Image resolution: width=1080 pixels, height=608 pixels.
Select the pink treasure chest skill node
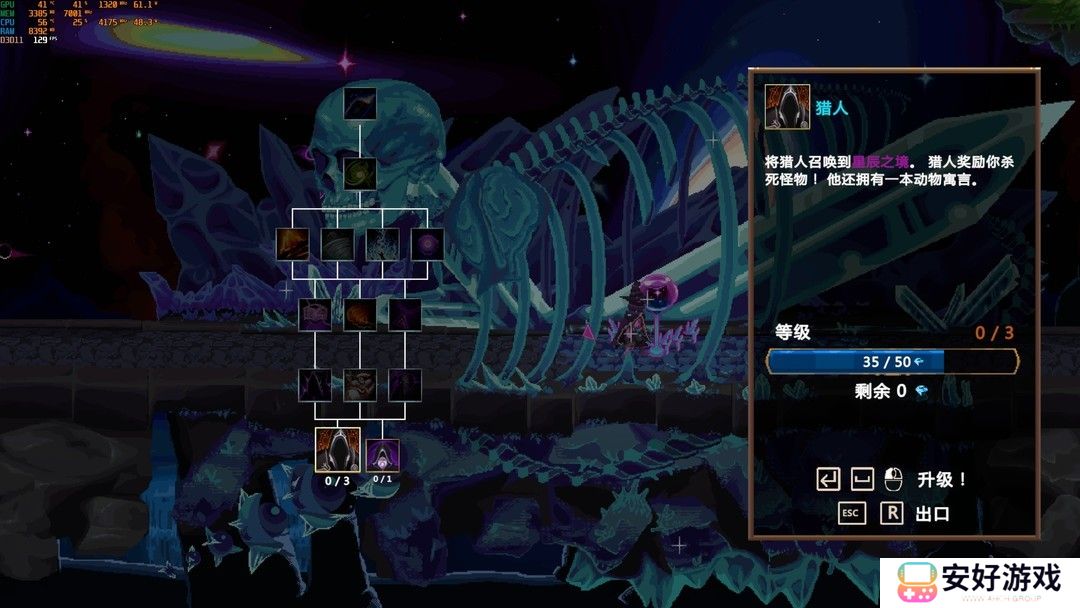pyautogui.click(x=316, y=315)
